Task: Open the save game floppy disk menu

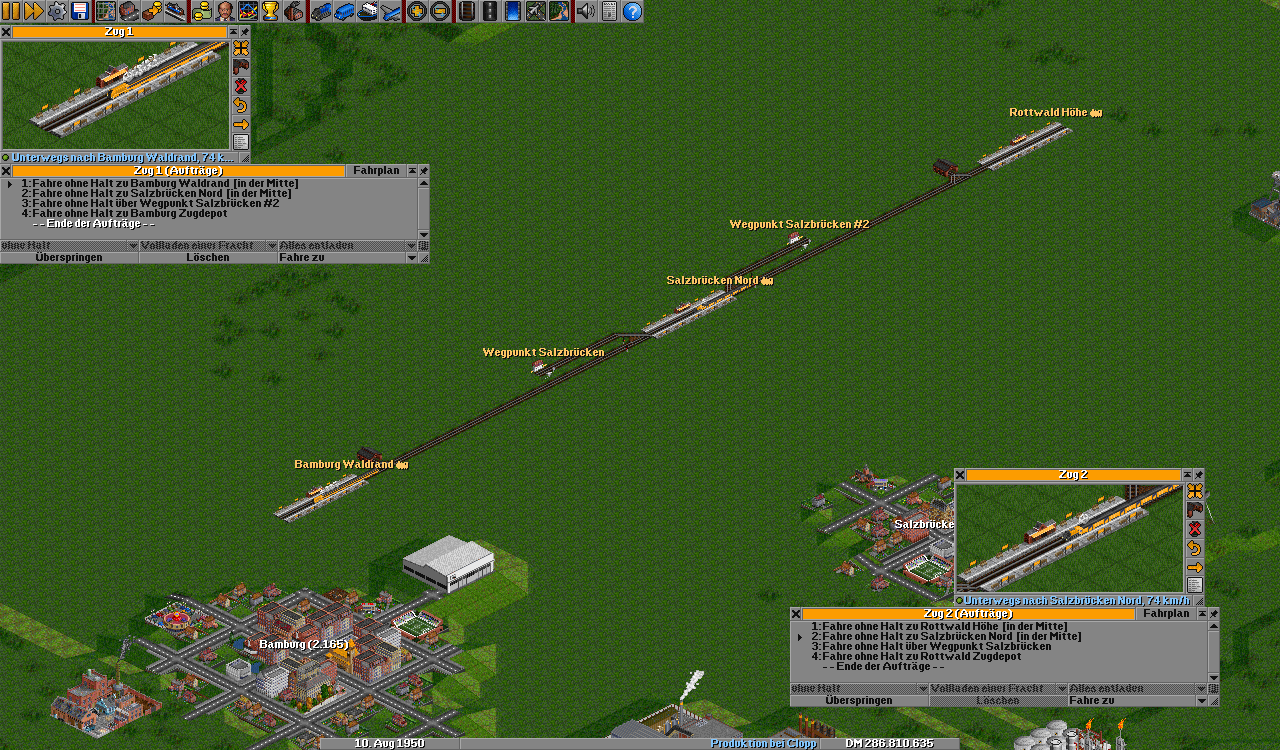Action: click(x=80, y=11)
